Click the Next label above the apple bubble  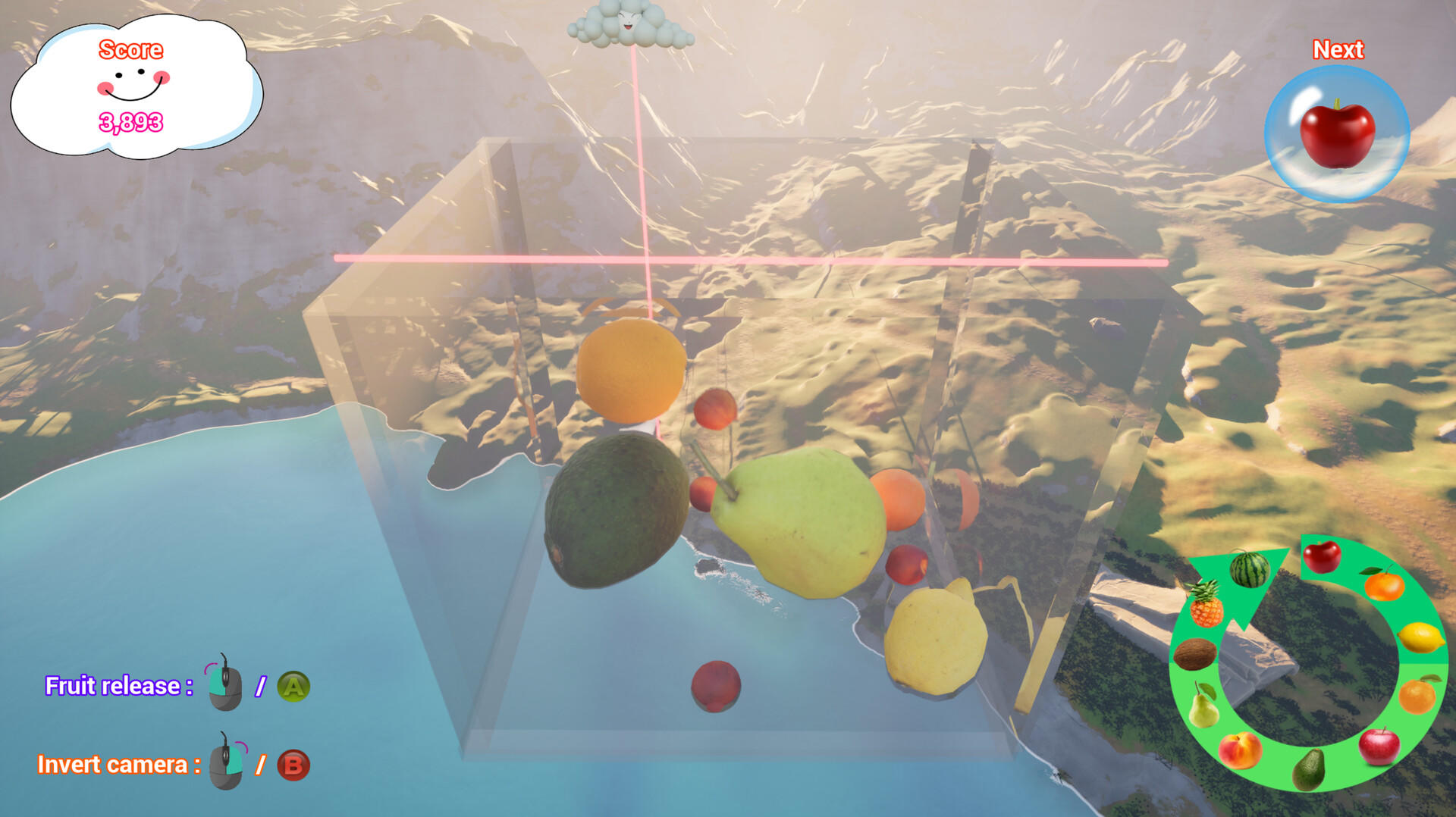[1340, 50]
